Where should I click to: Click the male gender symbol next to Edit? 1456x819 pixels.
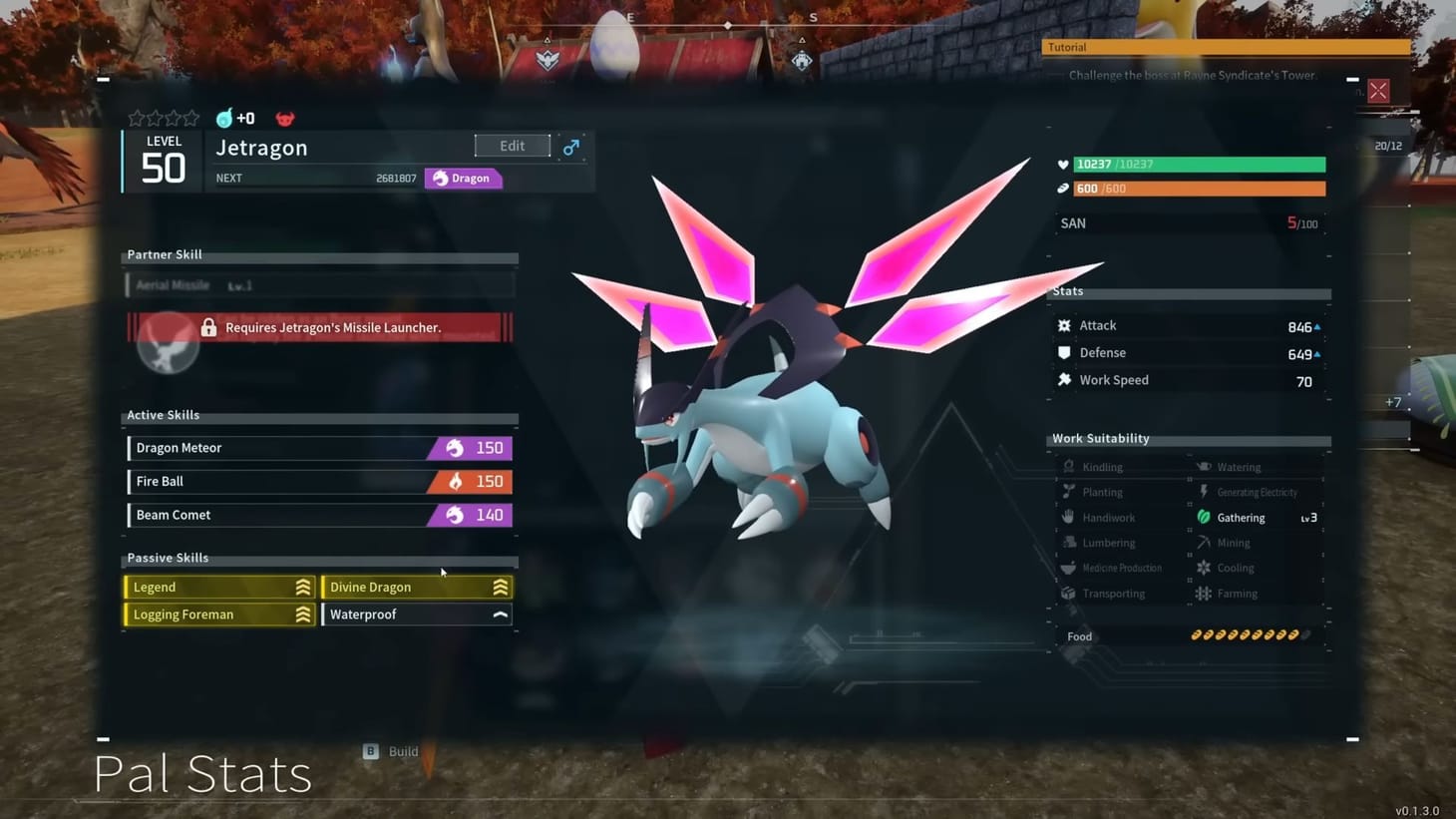click(x=570, y=146)
